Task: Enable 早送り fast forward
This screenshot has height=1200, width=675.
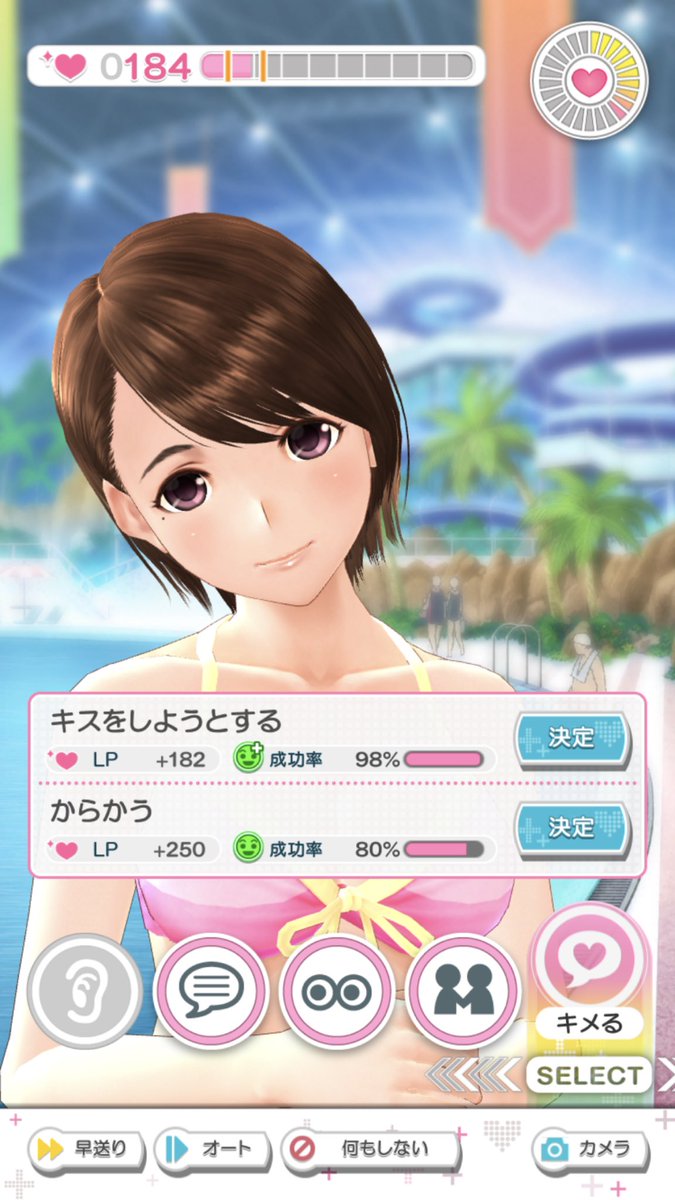Action: point(87,1148)
